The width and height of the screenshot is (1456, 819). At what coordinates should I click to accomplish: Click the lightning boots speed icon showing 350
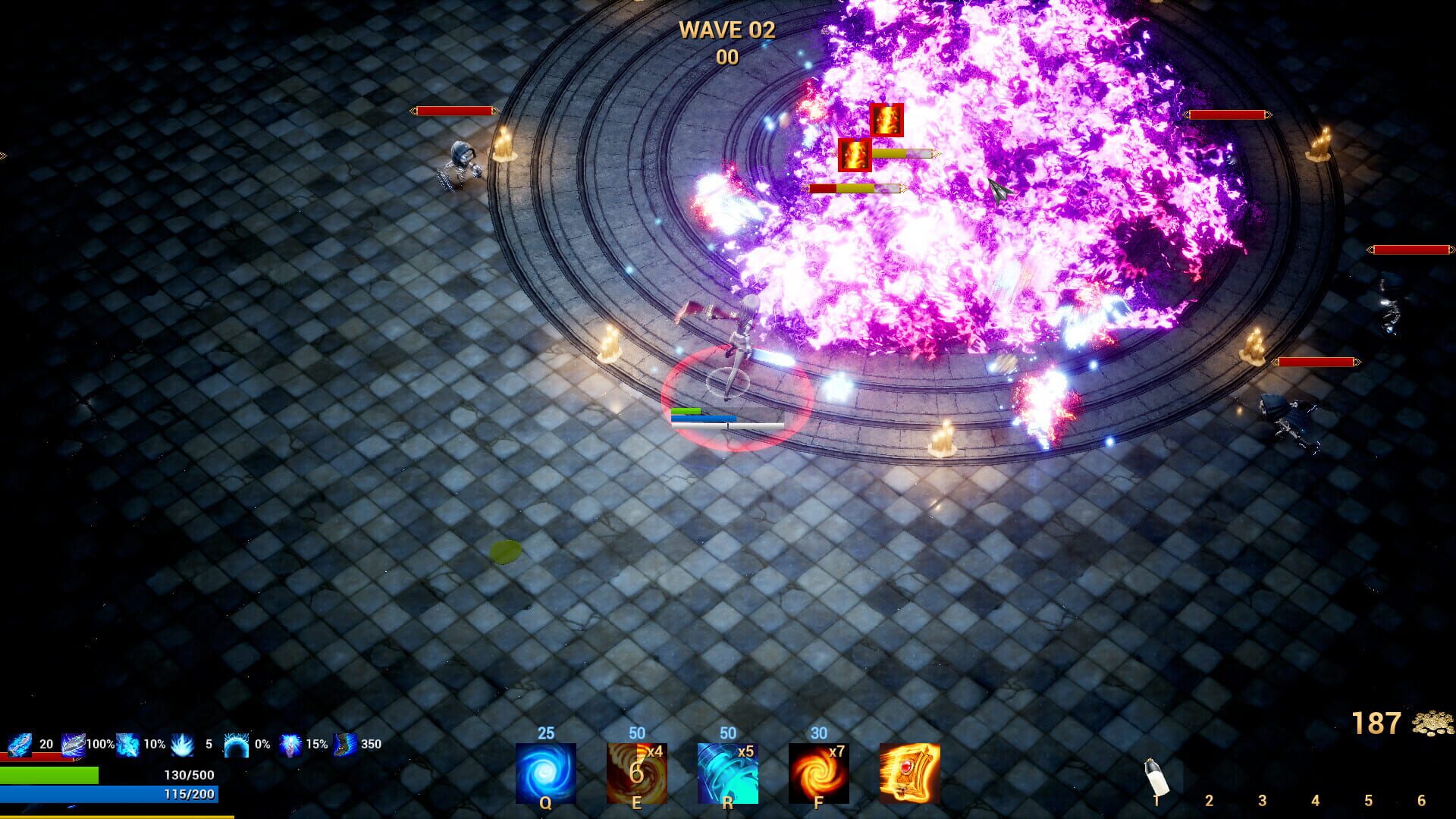(x=345, y=744)
